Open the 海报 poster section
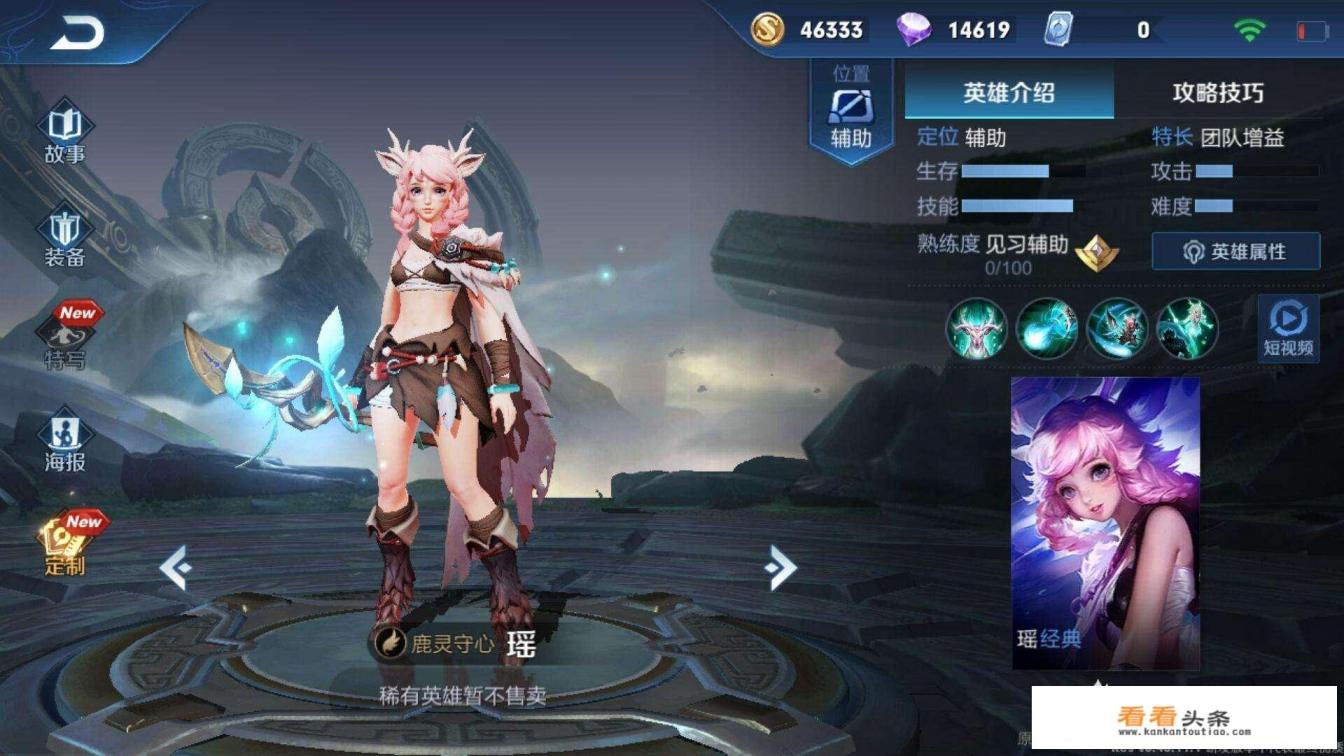 (65, 443)
